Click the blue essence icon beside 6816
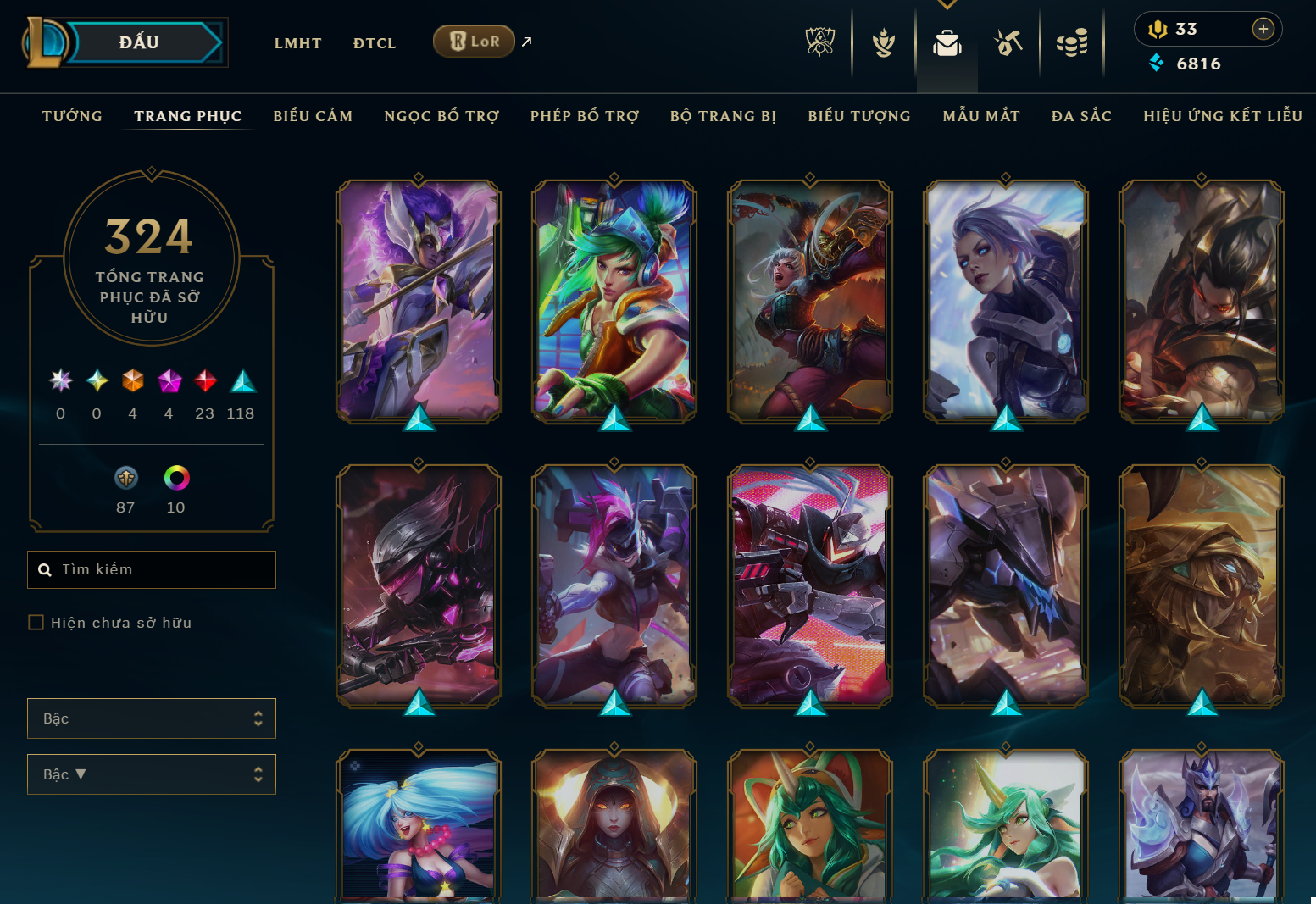 tap(1157, 63)
